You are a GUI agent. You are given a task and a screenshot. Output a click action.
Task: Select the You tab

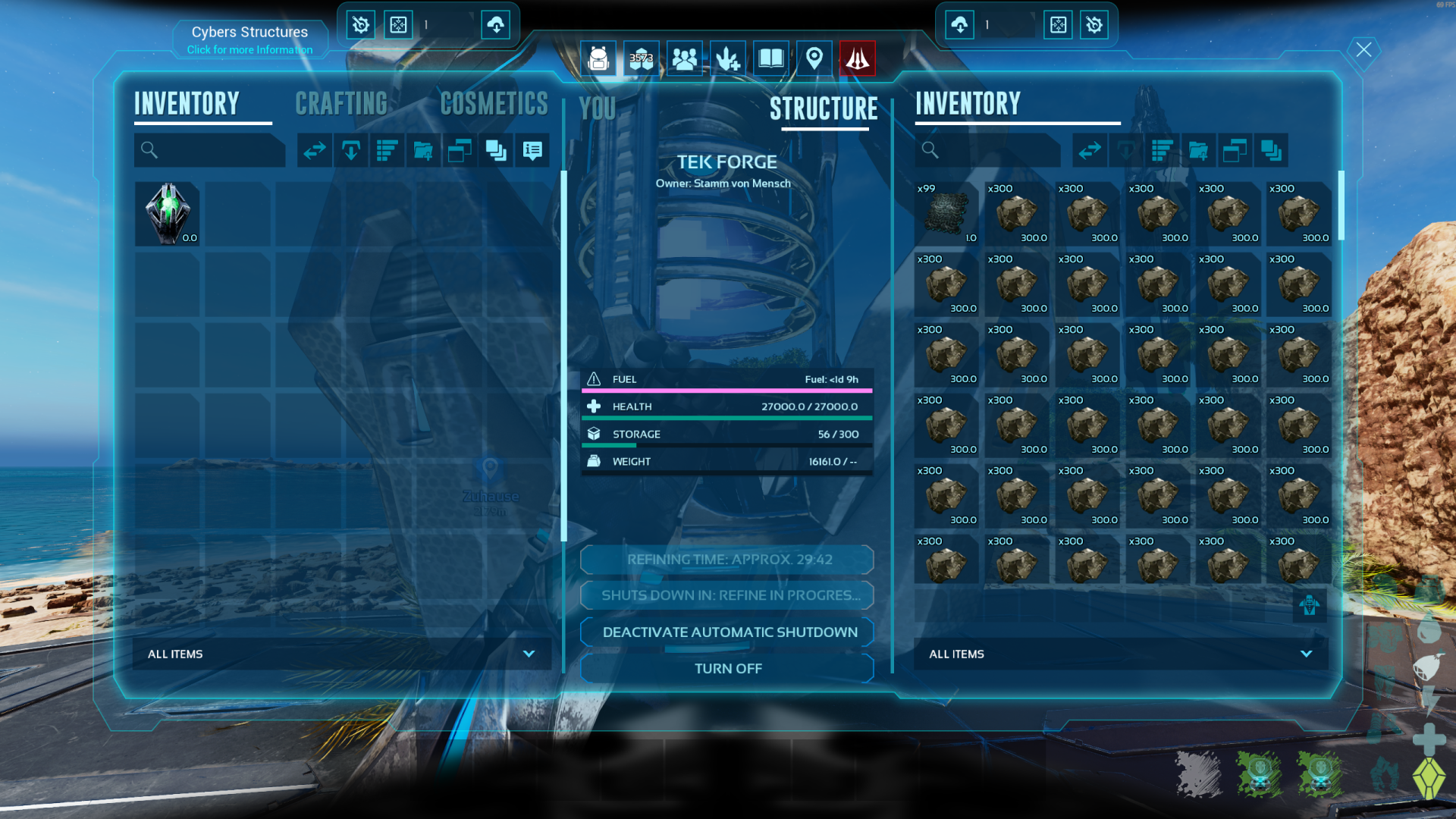[x=598, y=109]
